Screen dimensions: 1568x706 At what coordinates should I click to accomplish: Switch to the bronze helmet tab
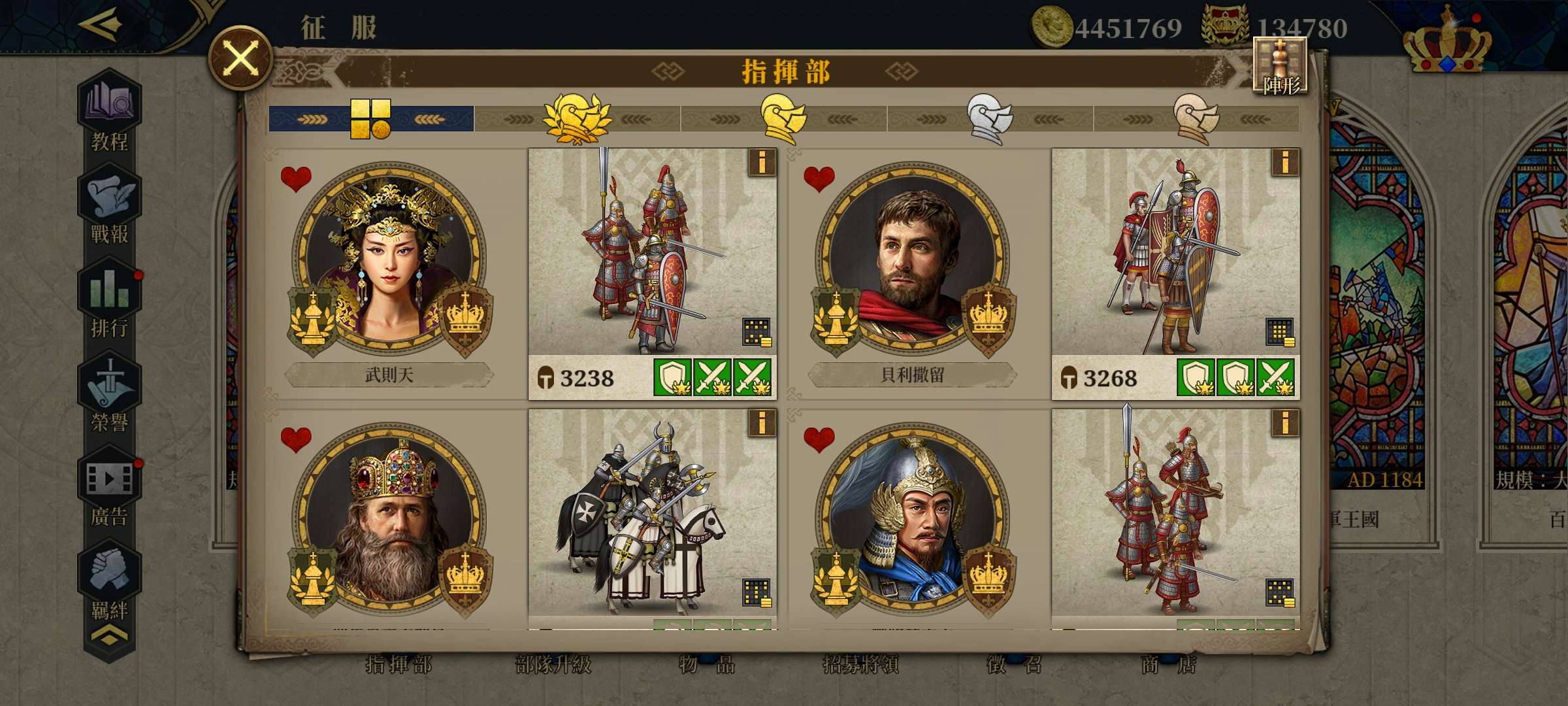tap(1196, 119)
